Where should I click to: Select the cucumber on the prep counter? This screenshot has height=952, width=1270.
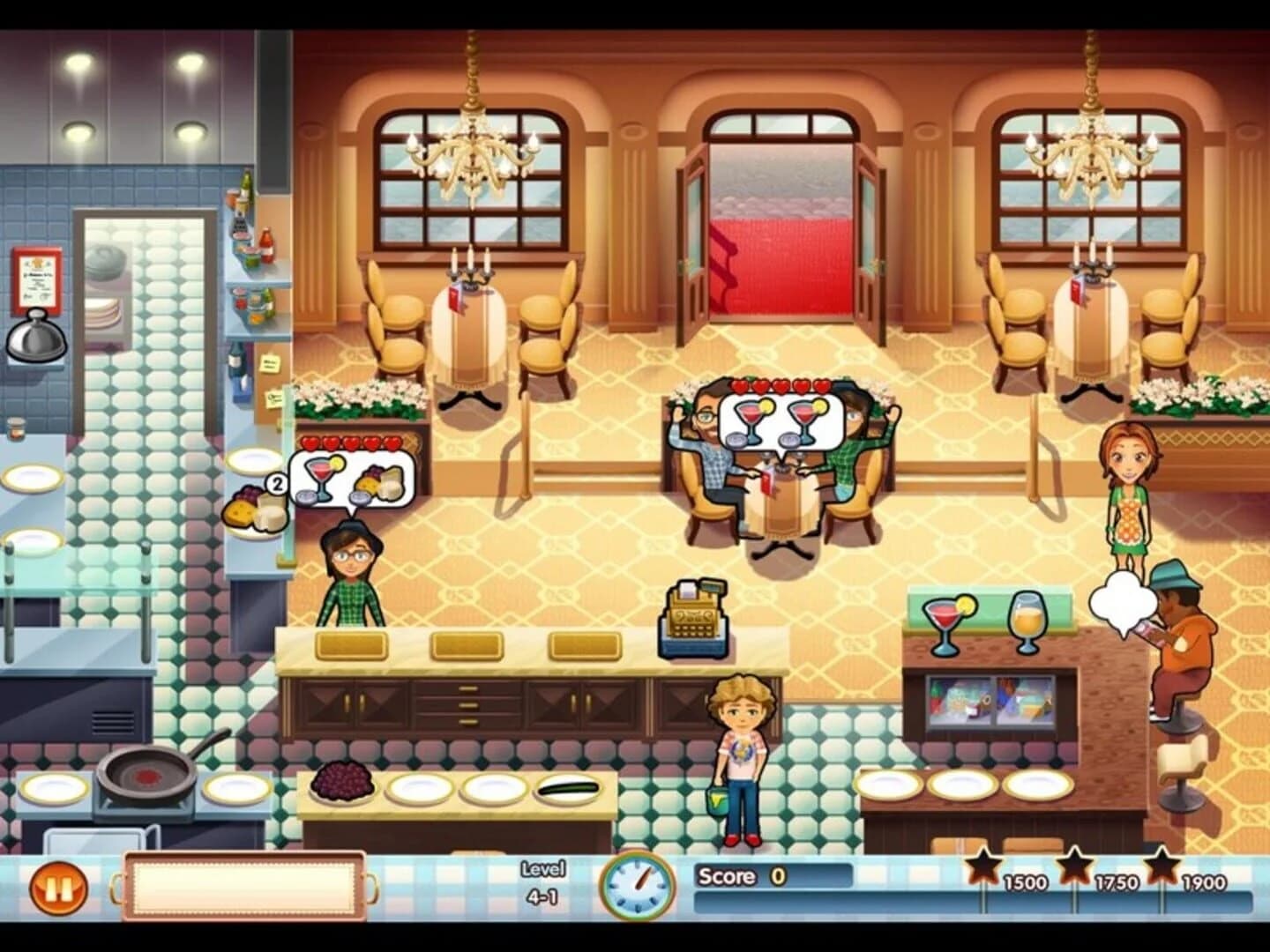(565, 787)
